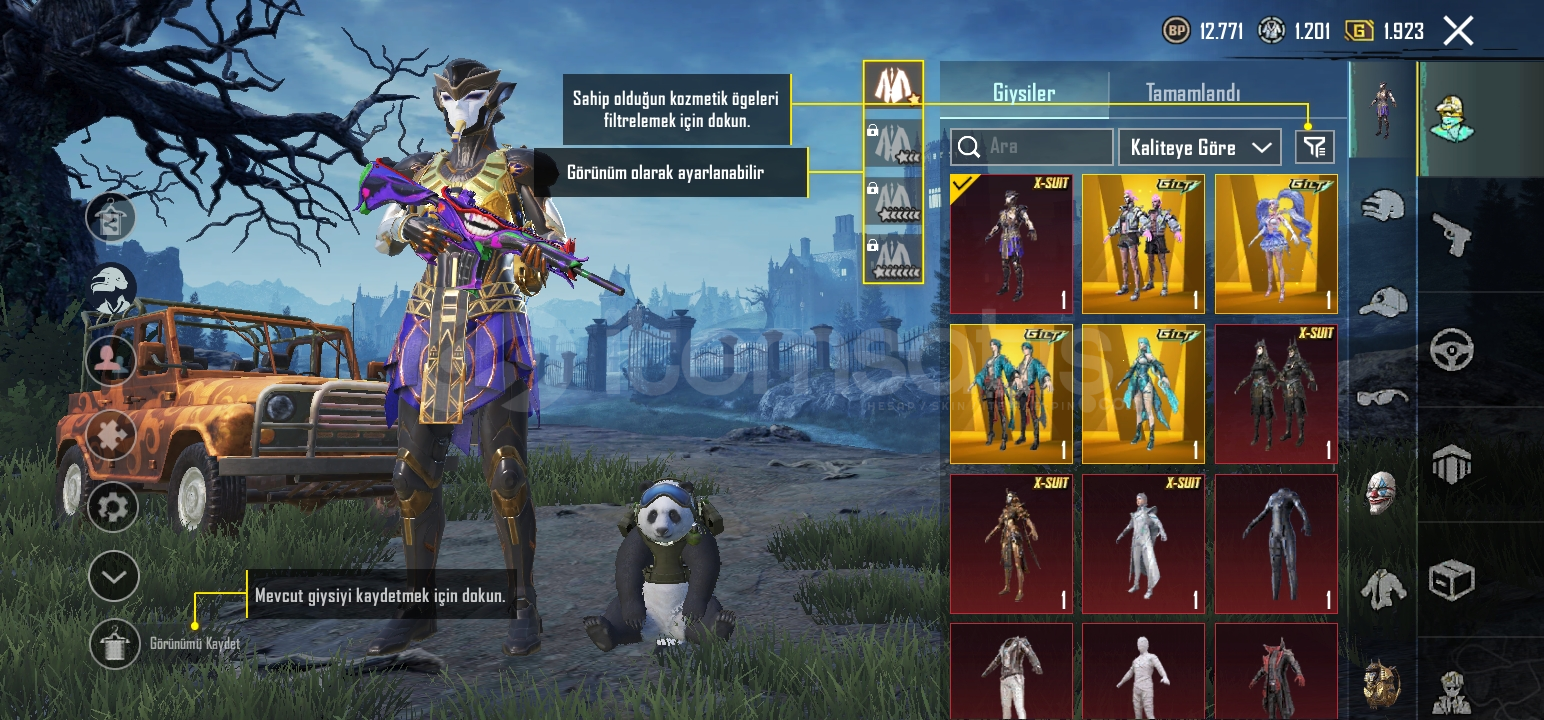
Task: Collapse the left-side menu with the down arrow
Action: (113, 576)
